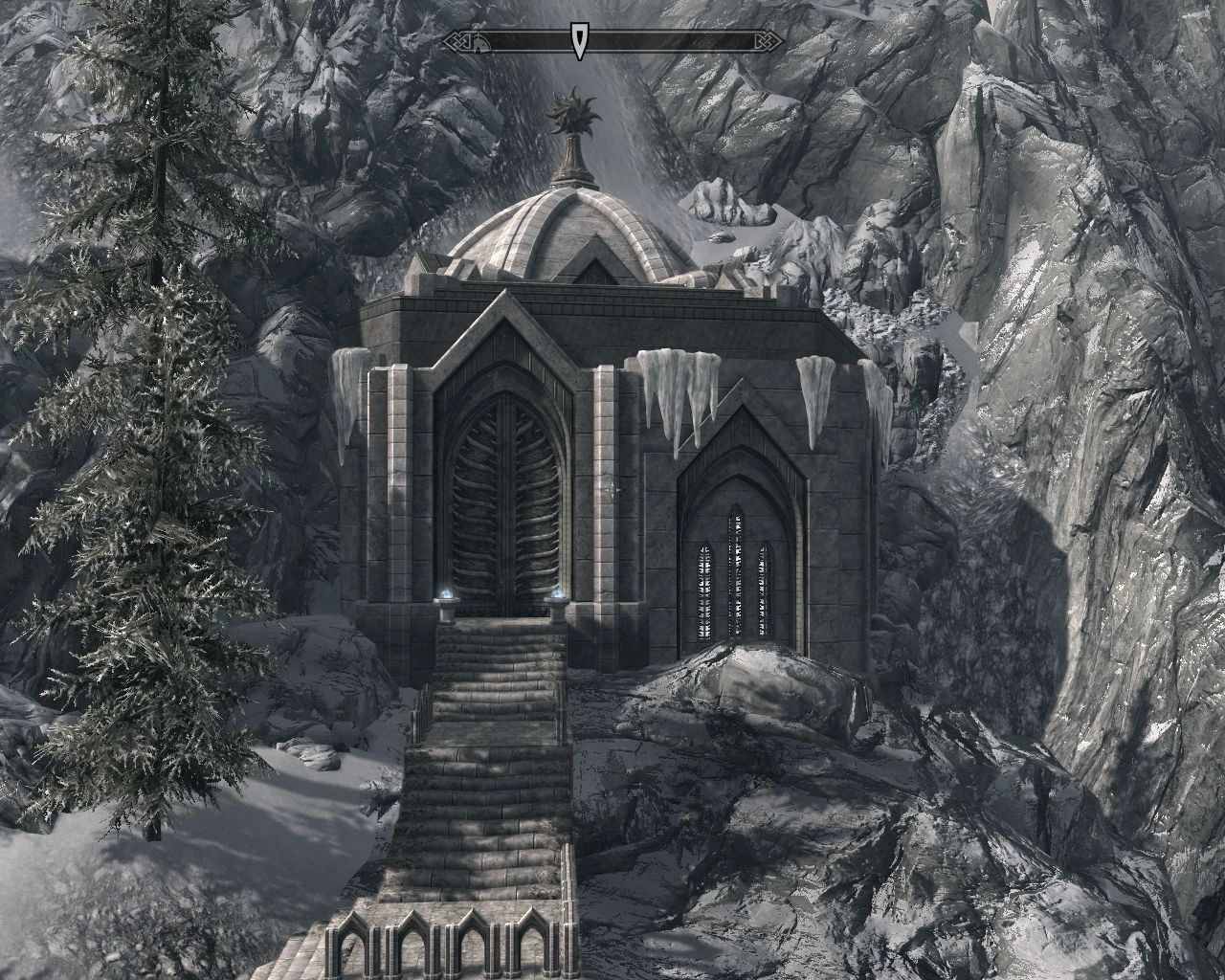1225x980 pixels.
Task: Click the right glowing torch beside the door
Action: click(556, 593)
